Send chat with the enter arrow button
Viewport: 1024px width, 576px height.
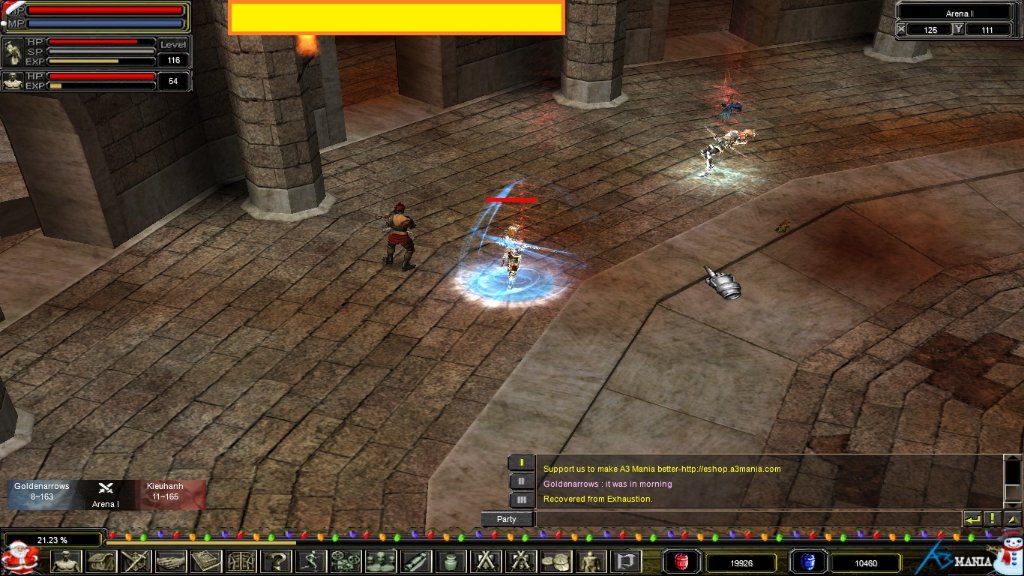pyautogui.click(x=972, y=519)
